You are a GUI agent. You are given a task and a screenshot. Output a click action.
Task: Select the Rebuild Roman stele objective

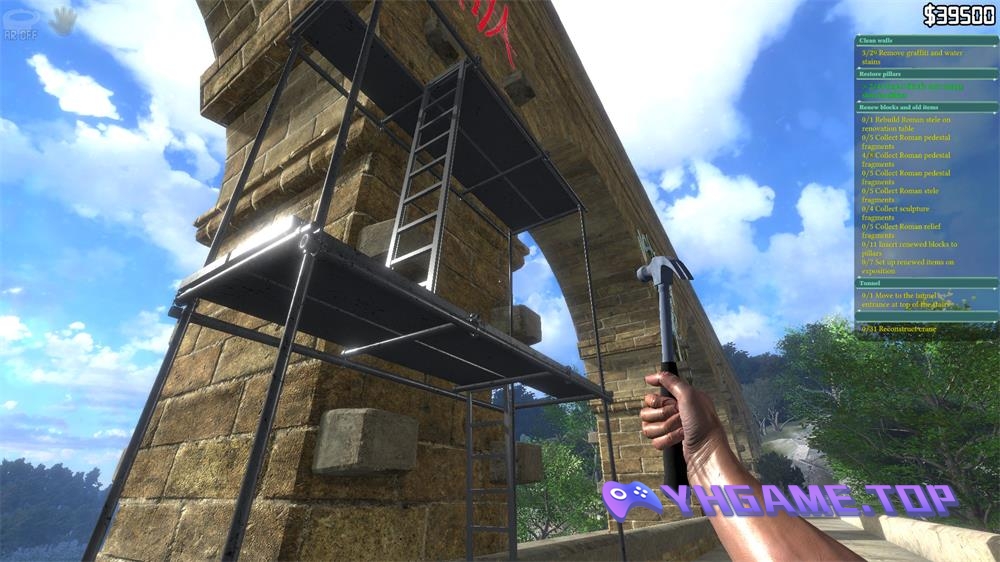[906, 124]
